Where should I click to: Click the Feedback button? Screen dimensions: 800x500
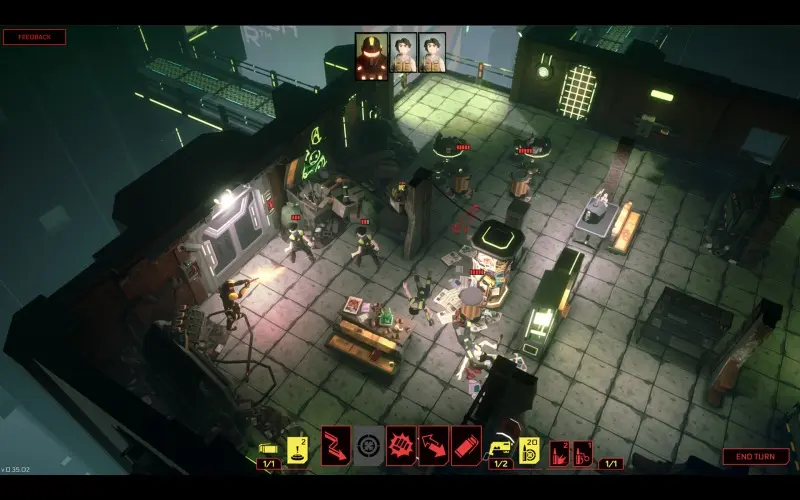click(34, 37)
